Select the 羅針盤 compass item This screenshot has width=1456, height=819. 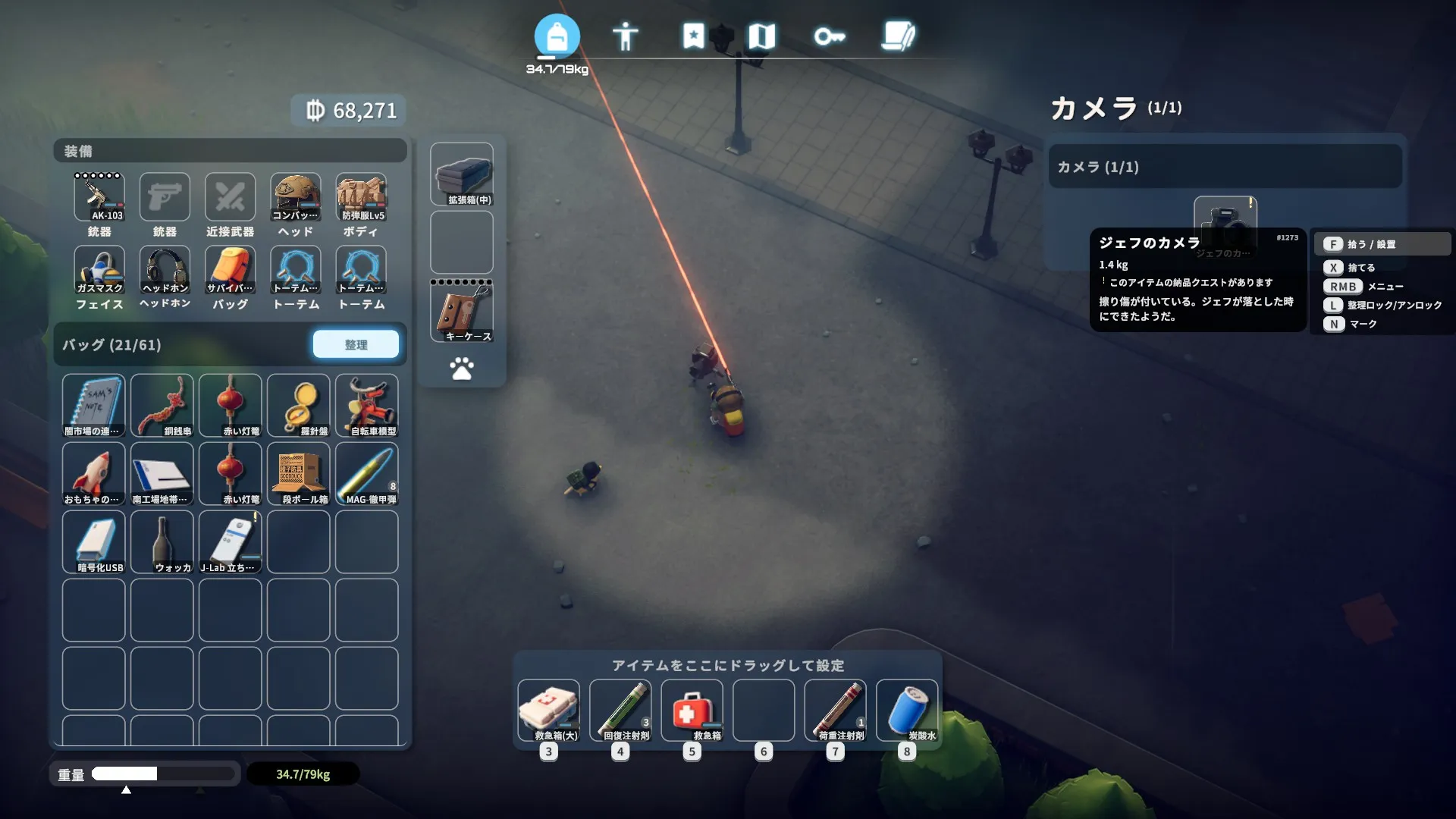coord(299,405)
